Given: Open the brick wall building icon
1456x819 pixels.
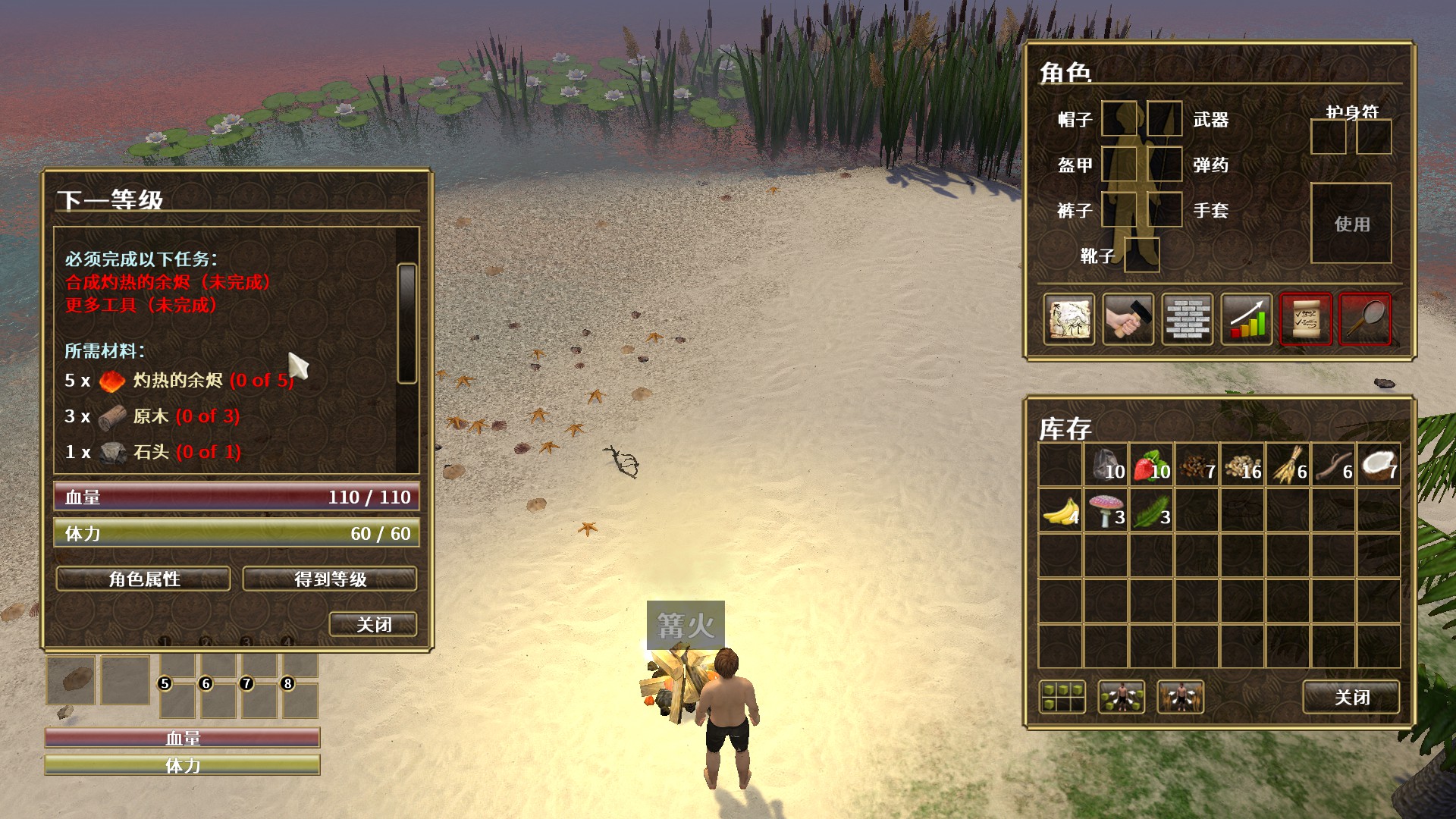Looking at the screenshot, I should 1188,319.
